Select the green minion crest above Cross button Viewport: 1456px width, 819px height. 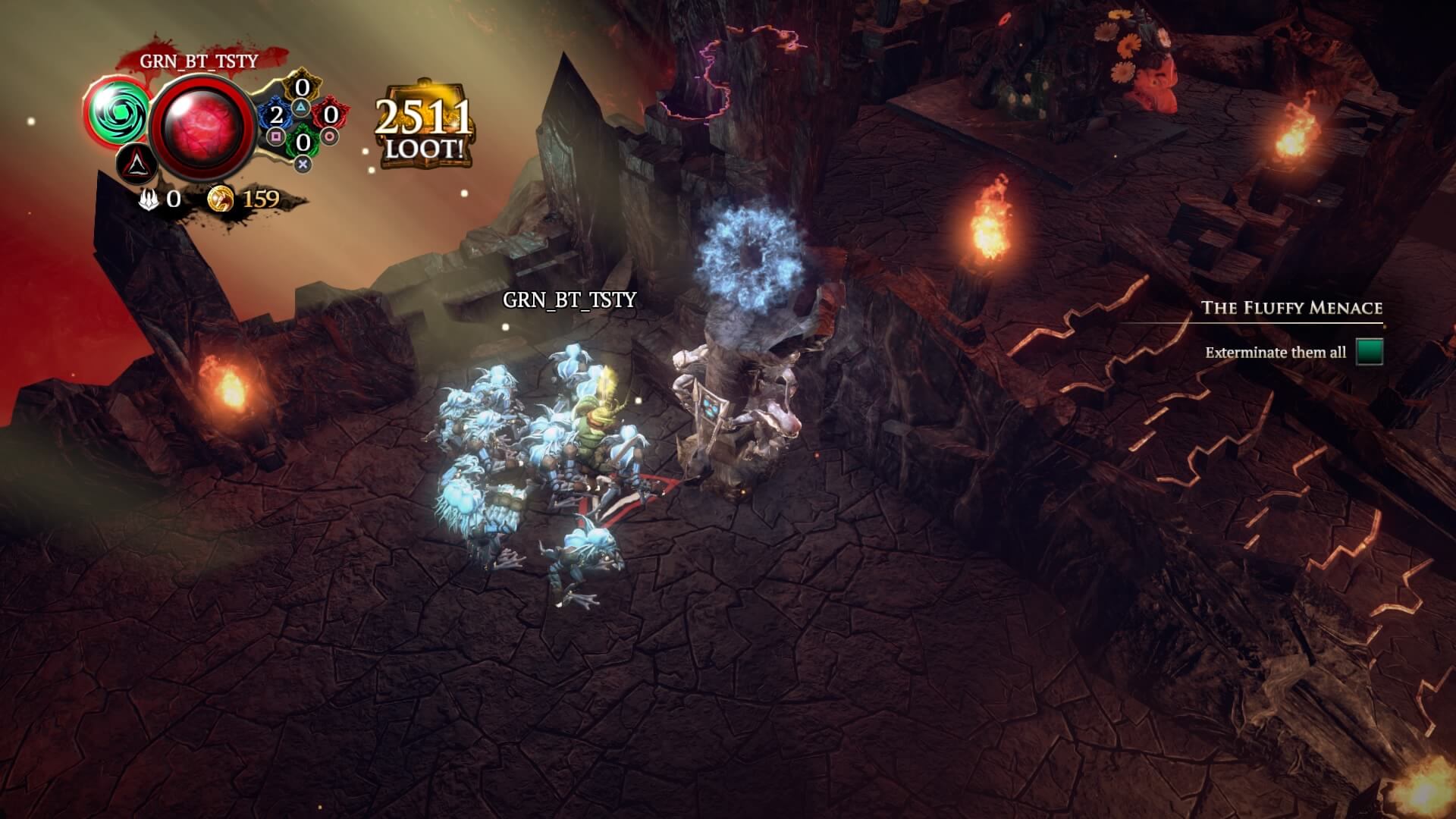(x=303, y=140)
